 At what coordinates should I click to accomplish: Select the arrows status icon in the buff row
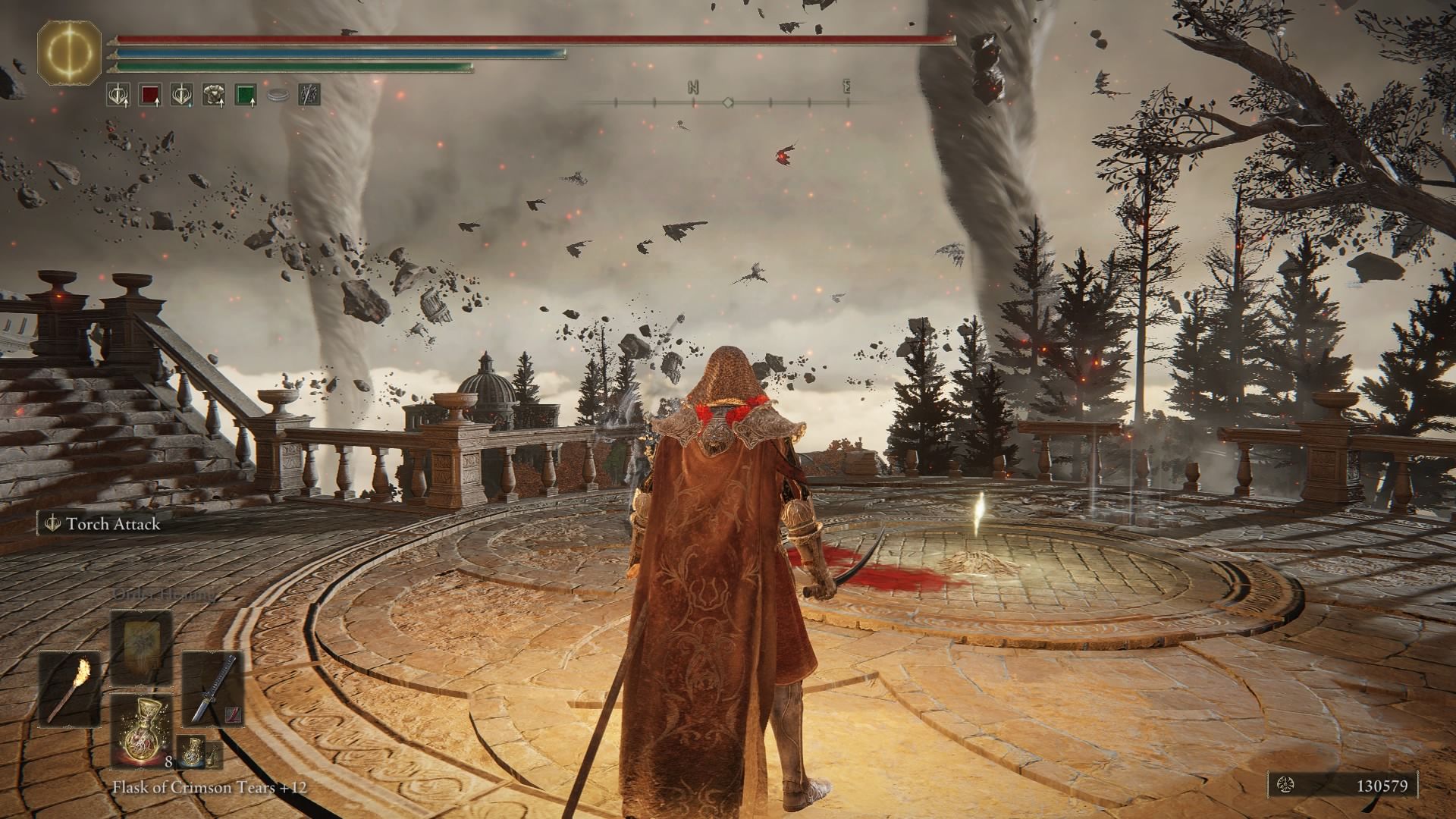pos(309,95)
